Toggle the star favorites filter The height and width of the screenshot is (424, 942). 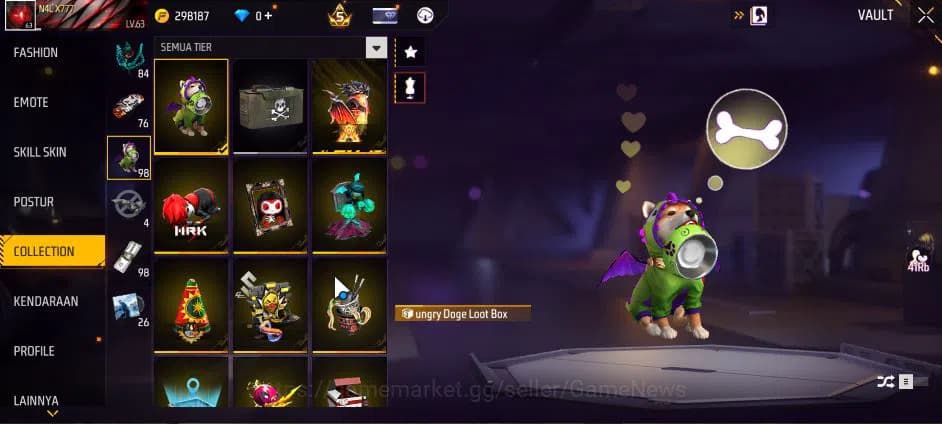(x=410, y=52)
